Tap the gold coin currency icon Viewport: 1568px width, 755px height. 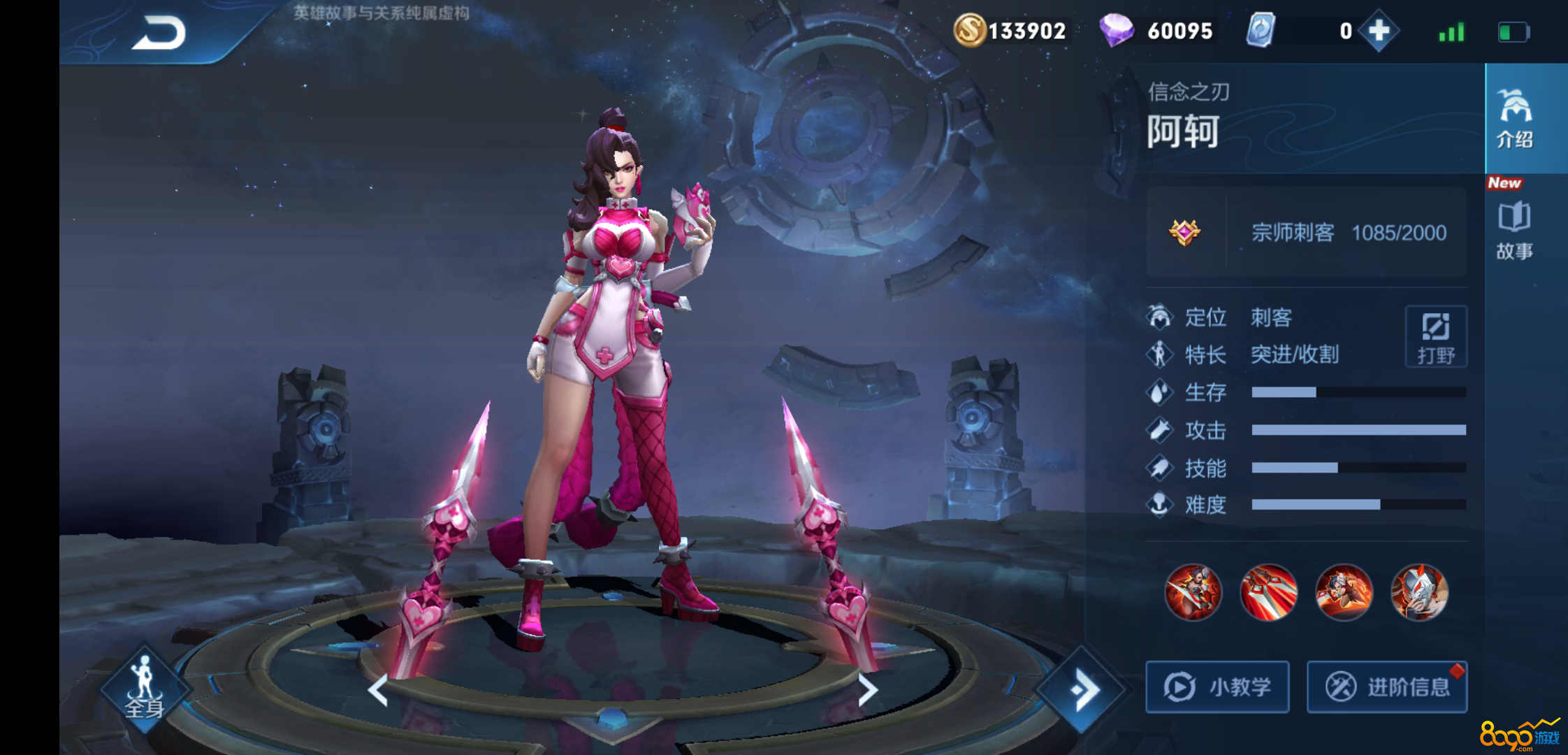click(x=970, y=31)
